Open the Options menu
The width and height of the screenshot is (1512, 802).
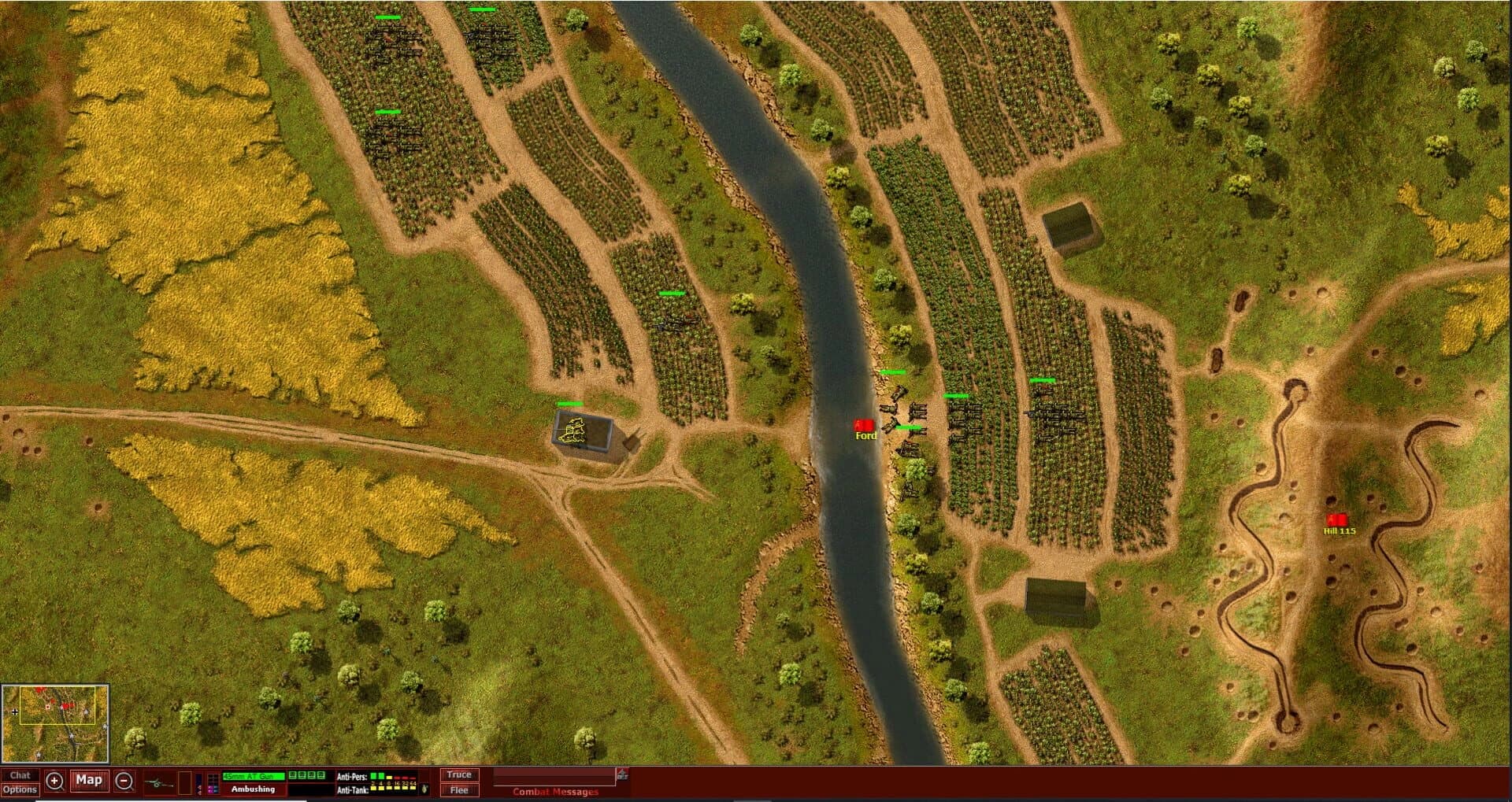click(21, 789)
